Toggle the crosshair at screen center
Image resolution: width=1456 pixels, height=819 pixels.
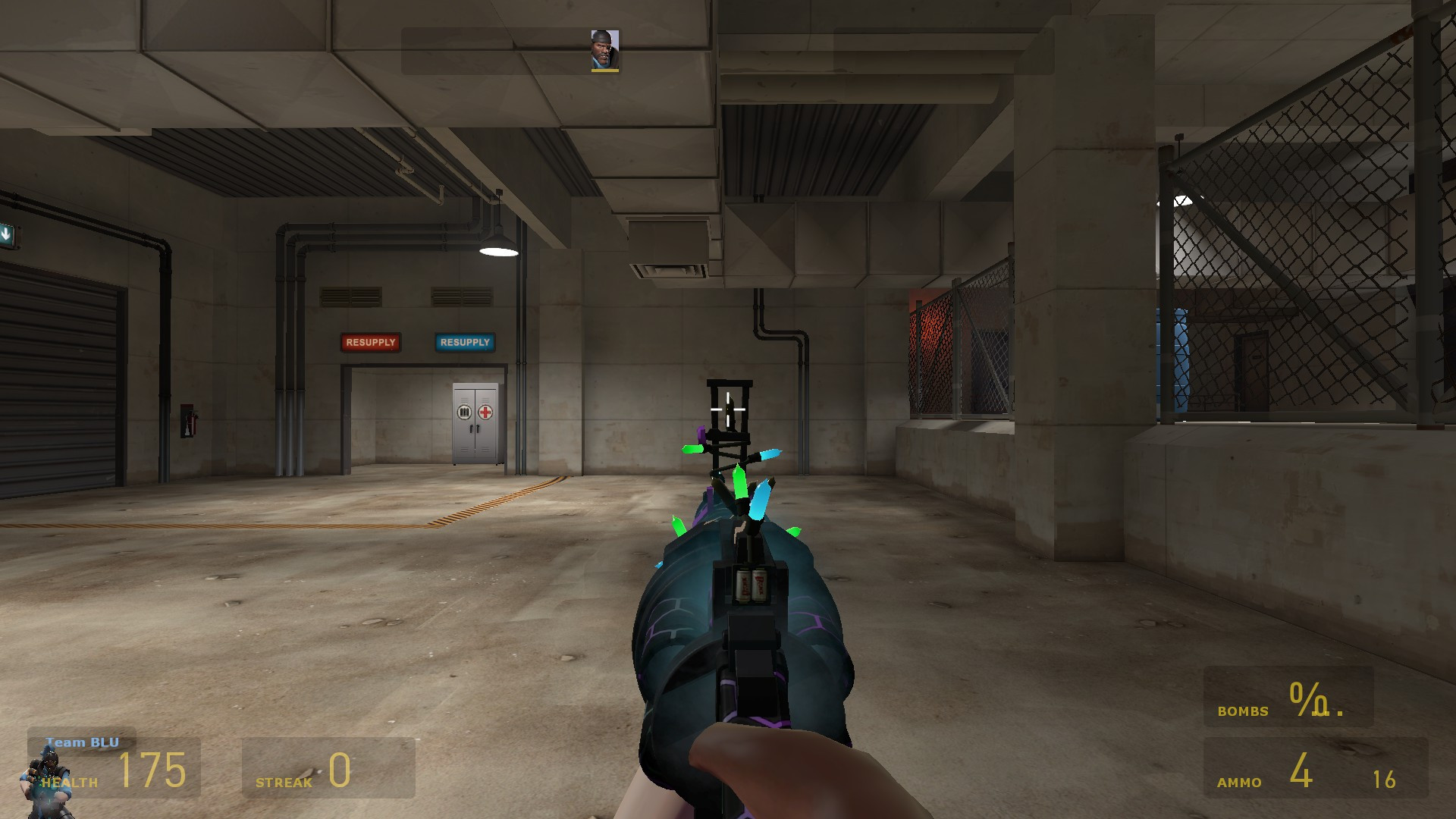(728, 409)
